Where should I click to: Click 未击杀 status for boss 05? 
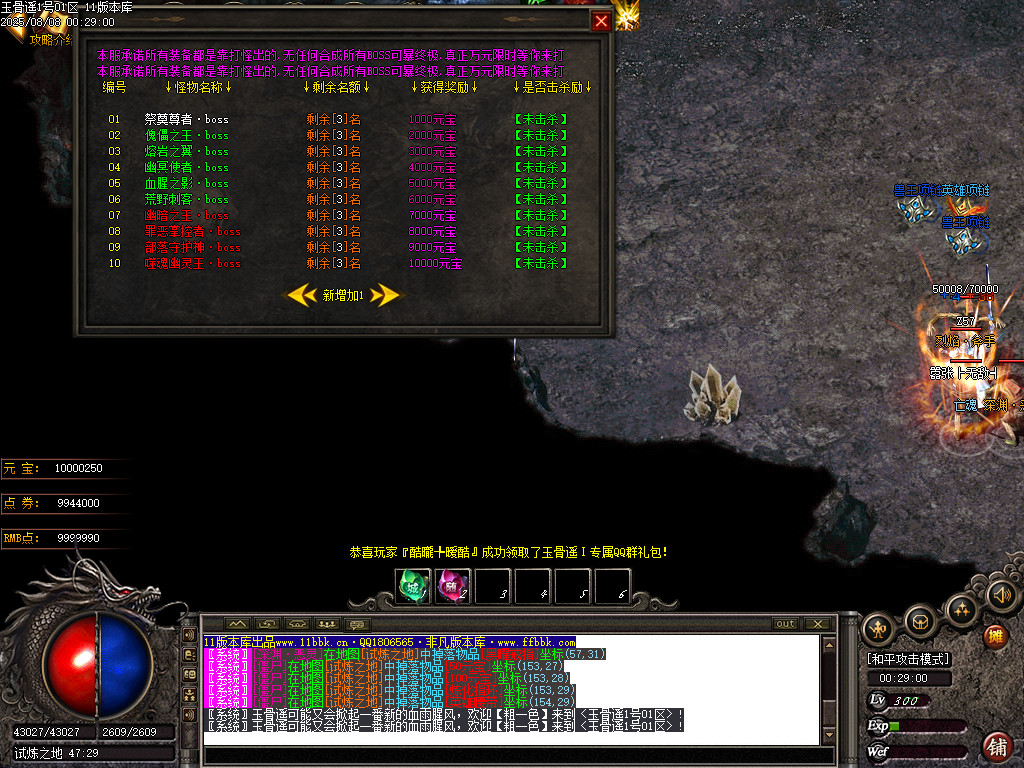point(540,183)
